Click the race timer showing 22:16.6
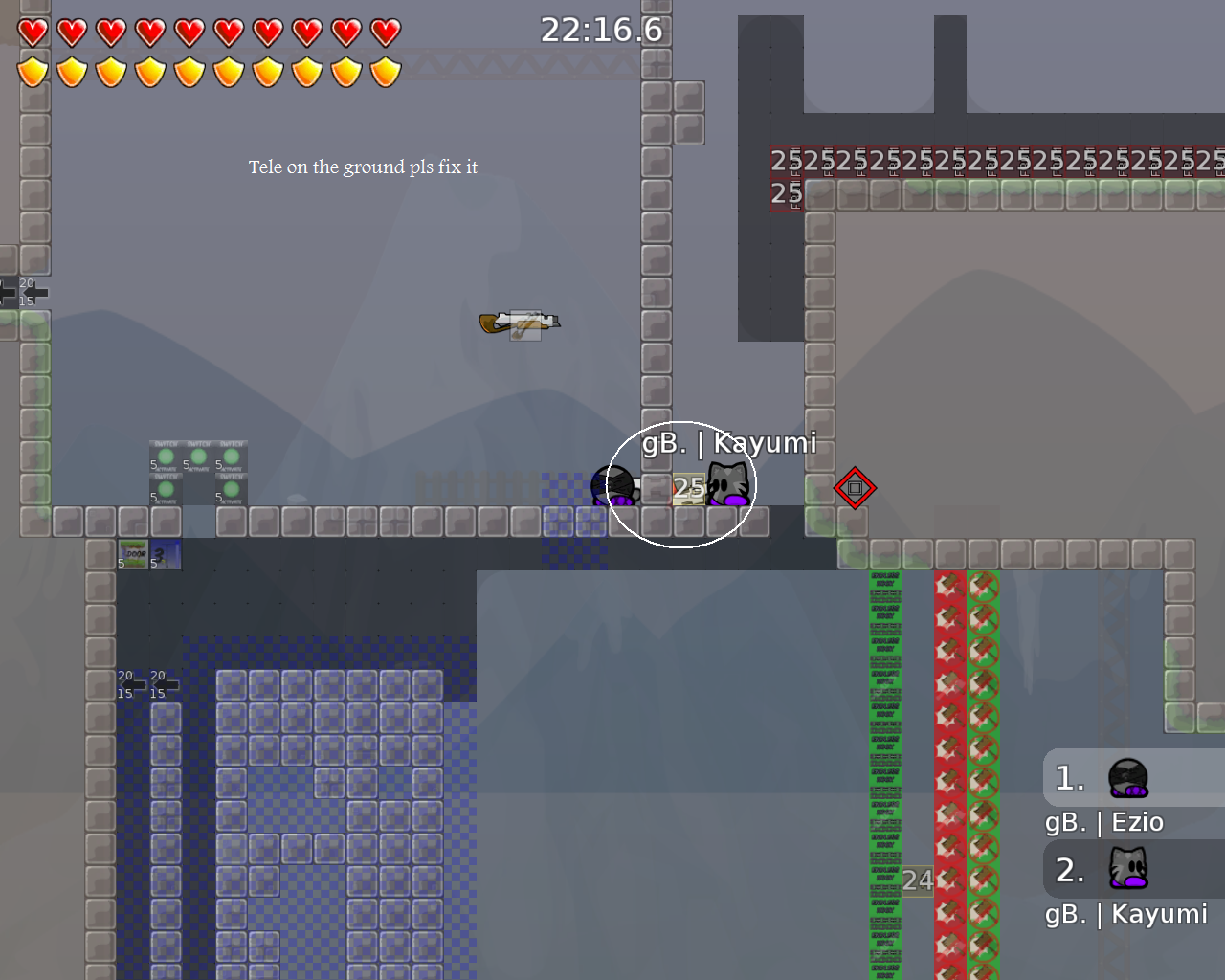Viewport: 1225px width, 980px height. (601, 30)
